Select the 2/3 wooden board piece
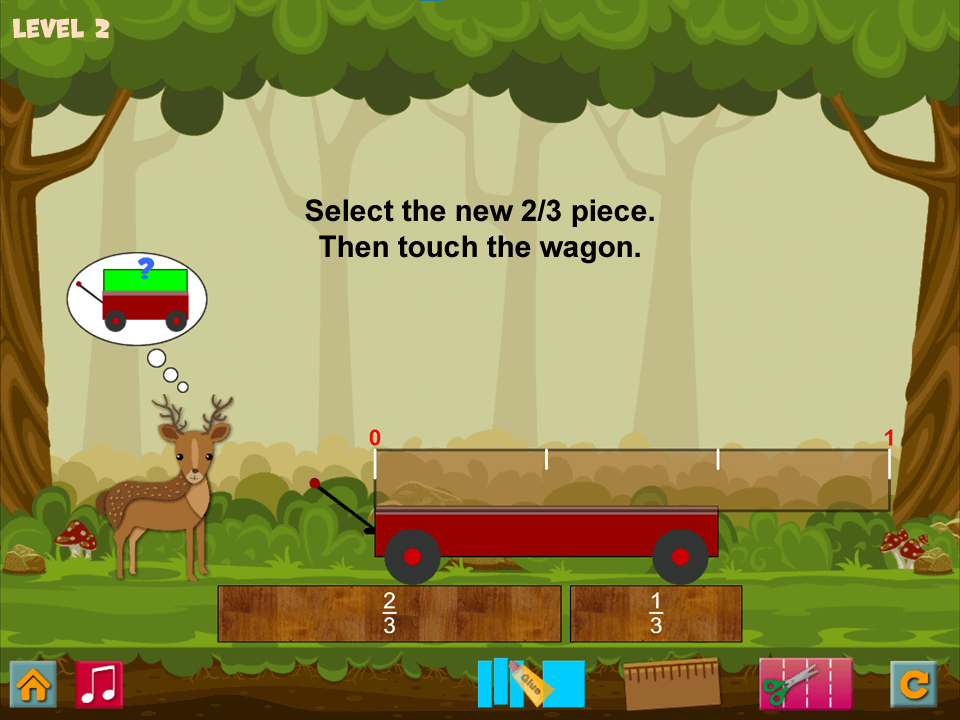Screen dimensions: 960x720 (389, 613)
